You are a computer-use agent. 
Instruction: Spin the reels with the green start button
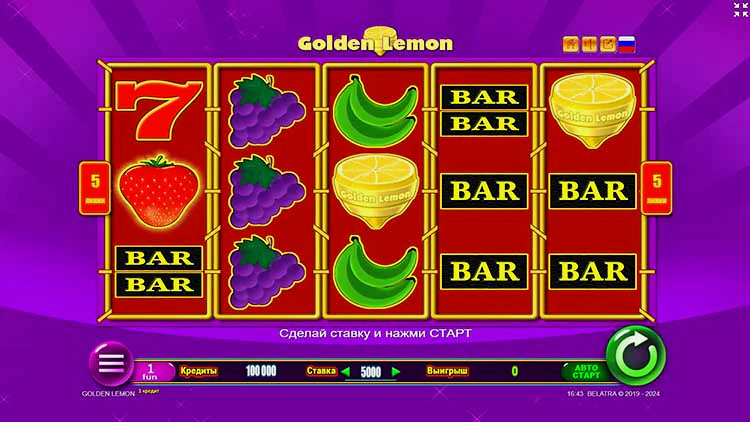coord(635,355)
